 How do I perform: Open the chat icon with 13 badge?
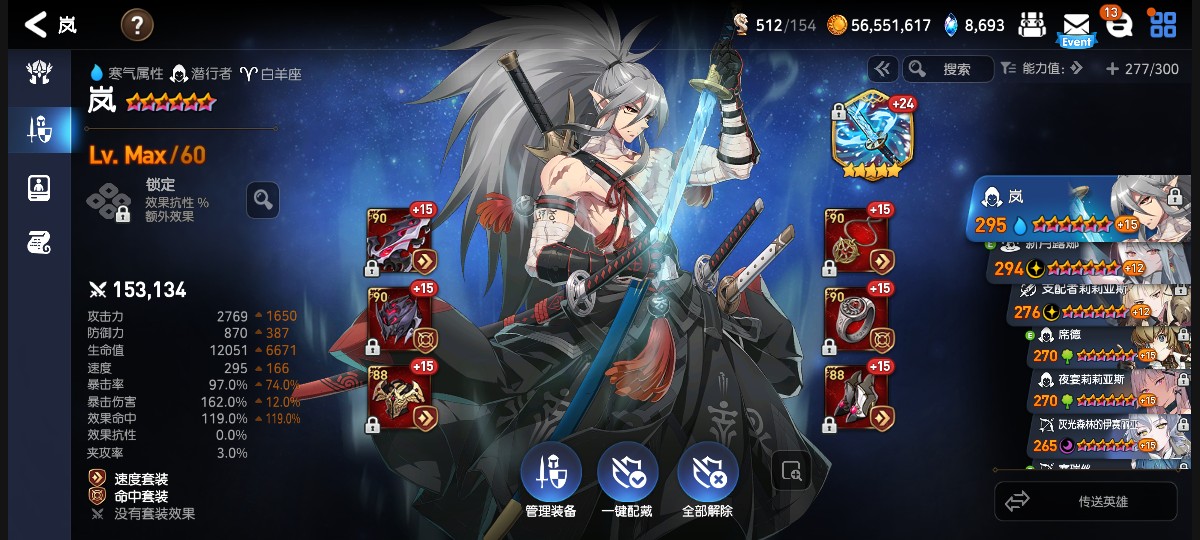1119,26
